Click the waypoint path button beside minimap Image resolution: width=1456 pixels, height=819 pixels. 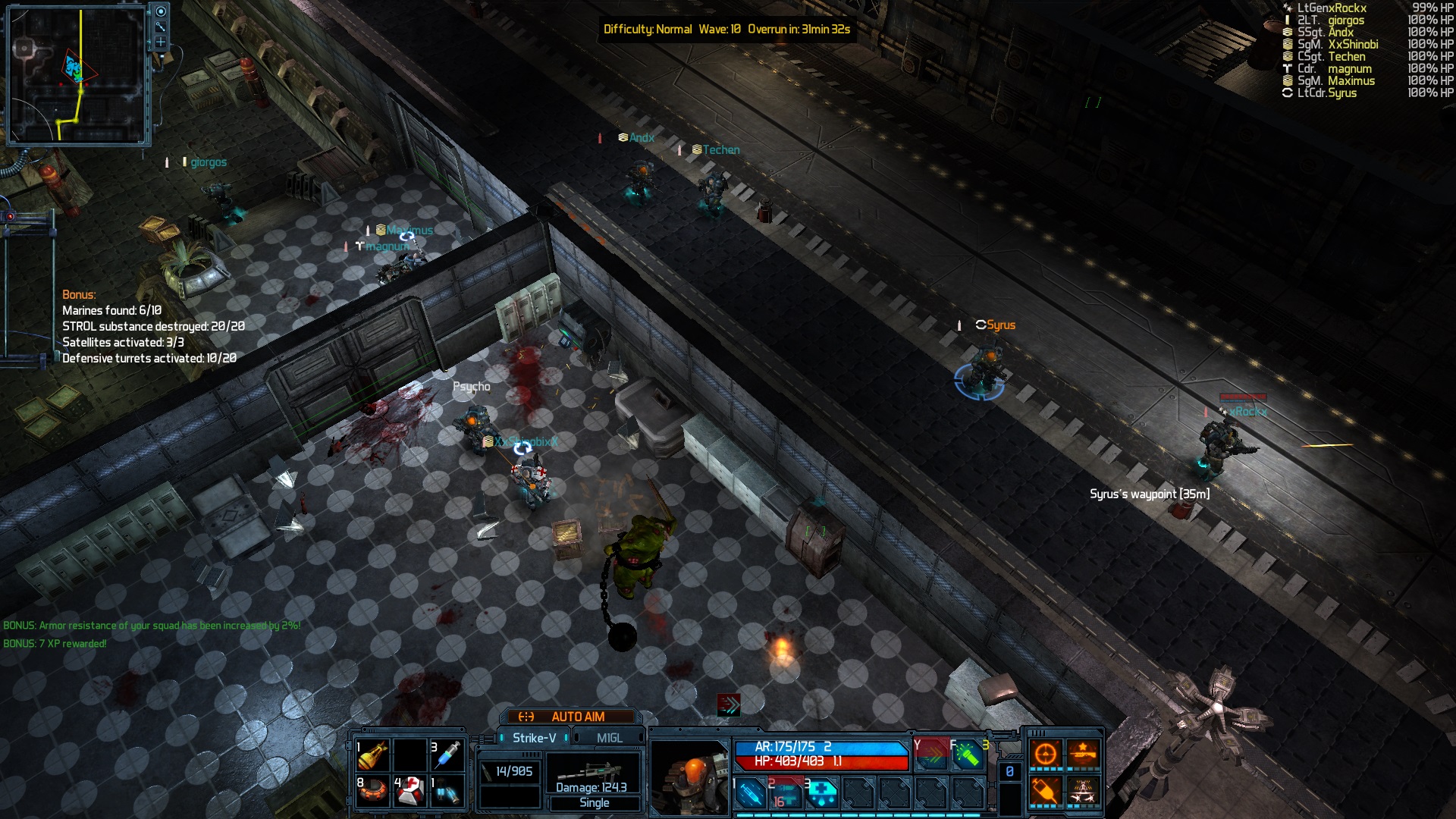tap(161, 27)
